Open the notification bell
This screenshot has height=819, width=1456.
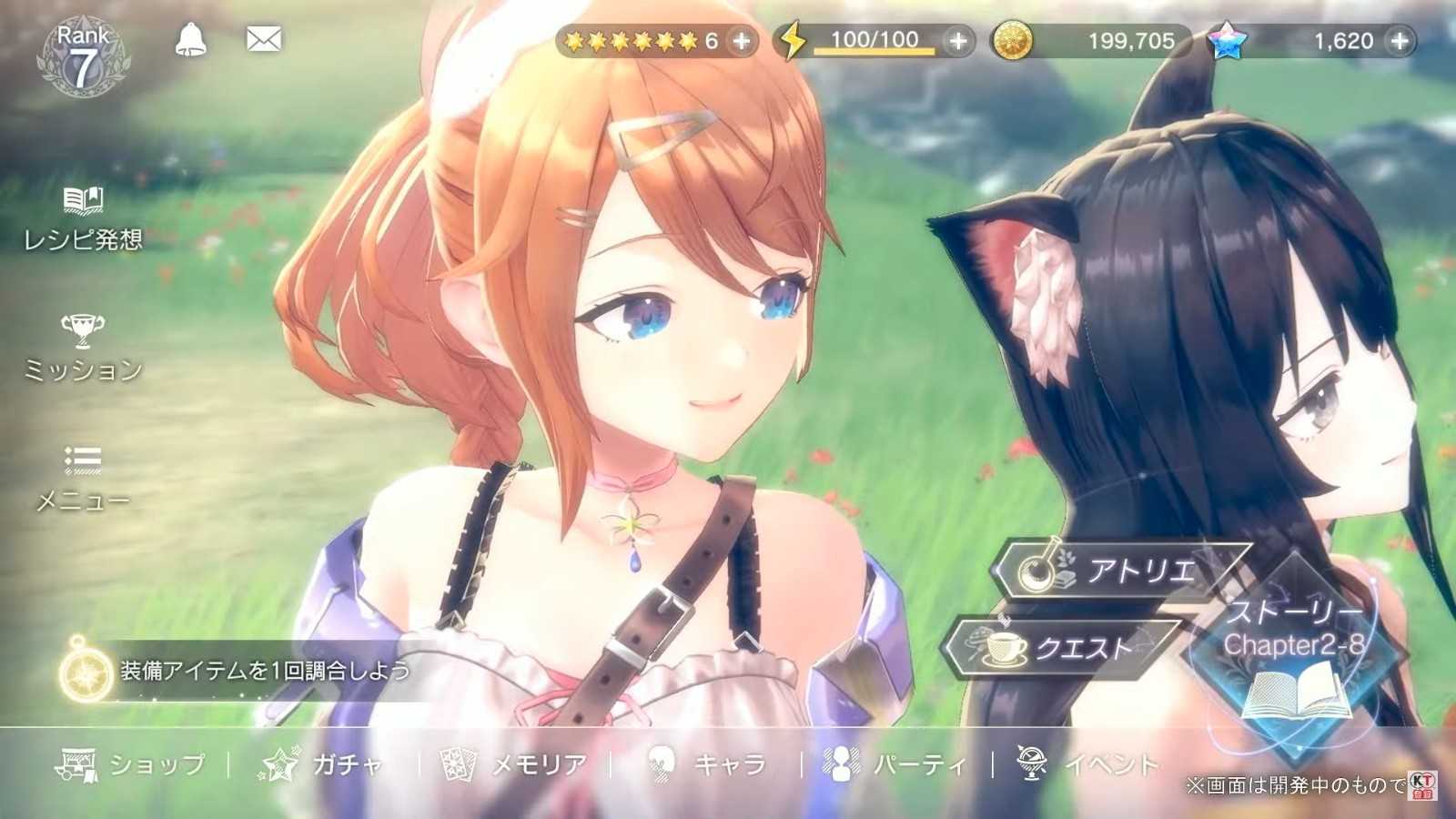[x=190, y=39]
